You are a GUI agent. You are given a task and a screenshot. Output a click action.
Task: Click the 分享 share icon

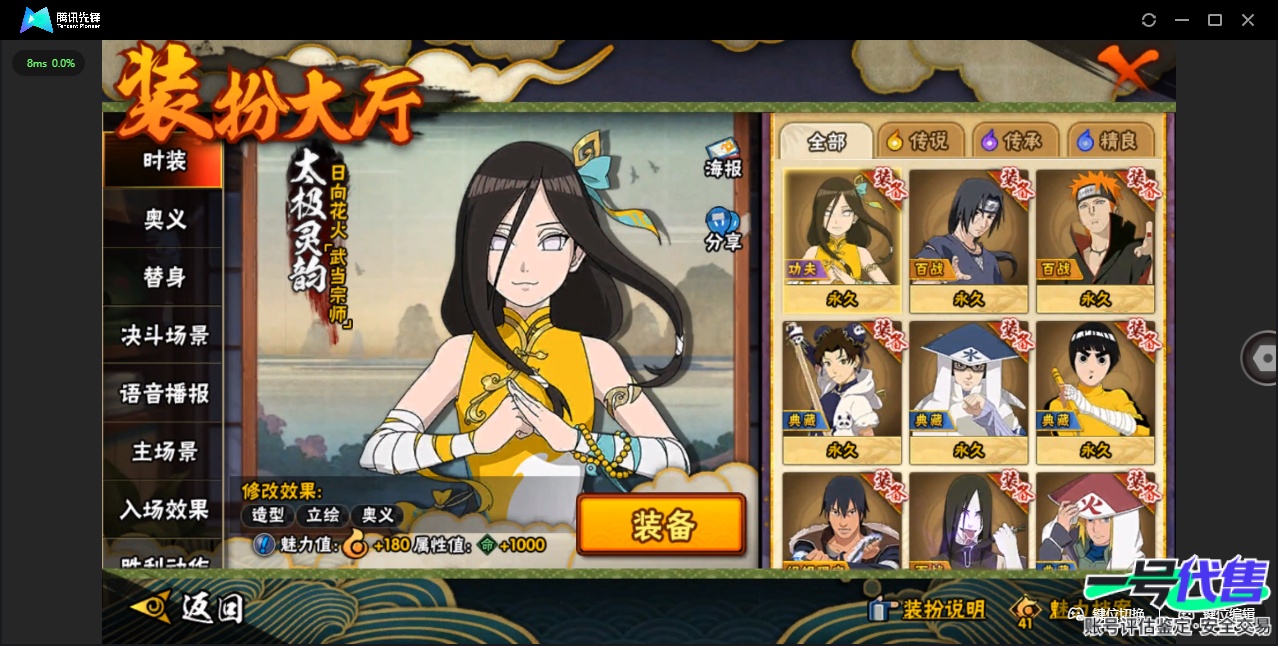pos(722,229)
